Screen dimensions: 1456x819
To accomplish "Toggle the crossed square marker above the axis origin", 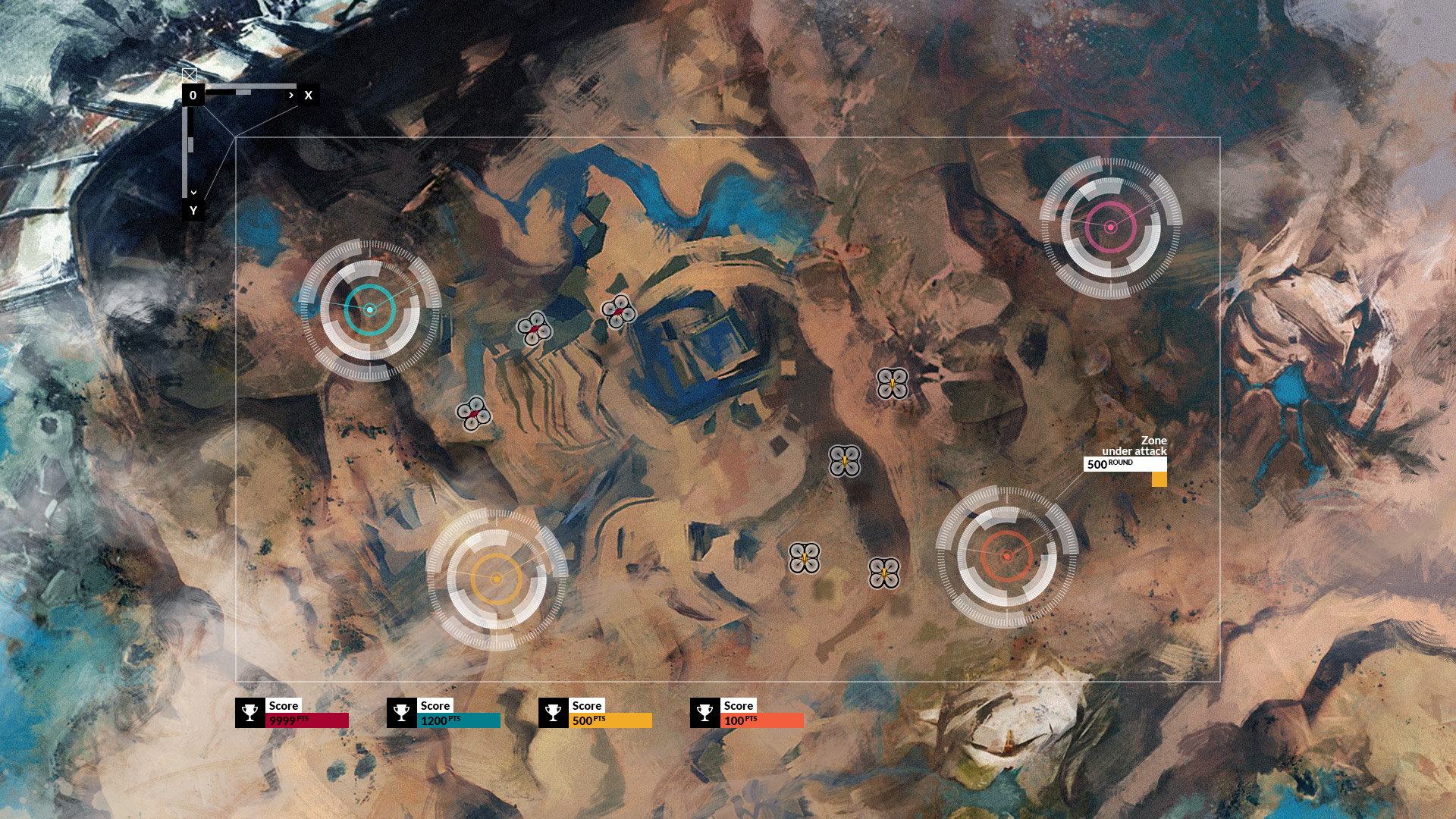I will [x=190, y=74].
